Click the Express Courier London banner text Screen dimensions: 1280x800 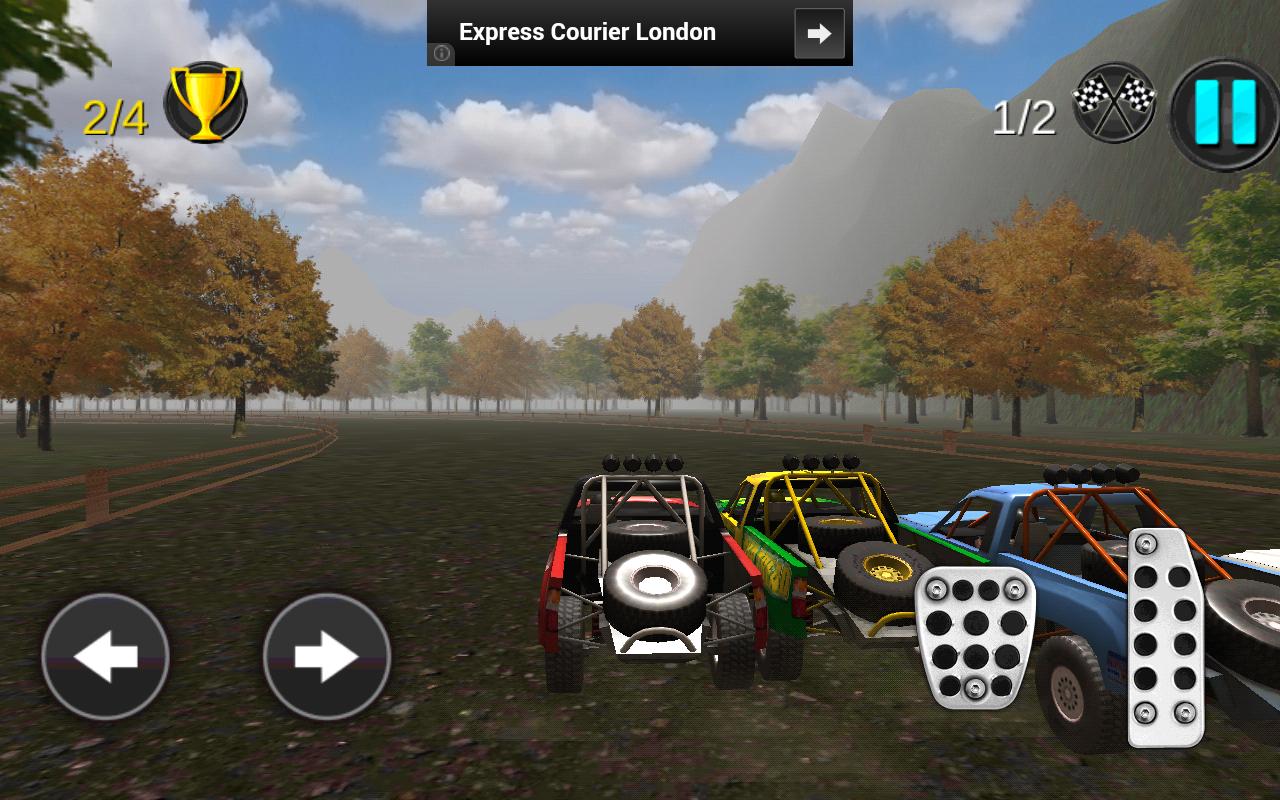point(586,32)
